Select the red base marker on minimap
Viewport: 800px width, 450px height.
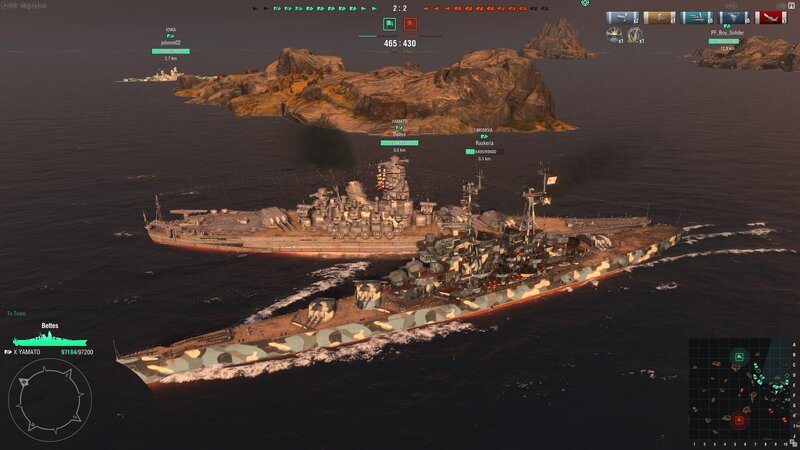739,420
